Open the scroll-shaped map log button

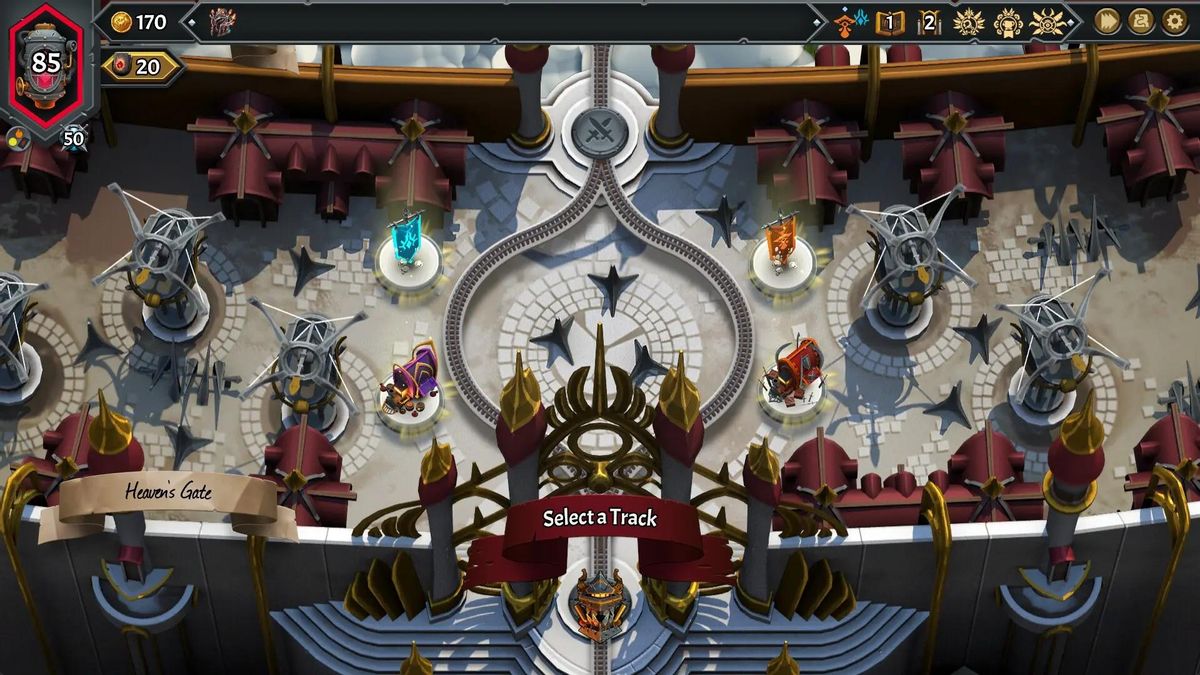point(1141,21)
